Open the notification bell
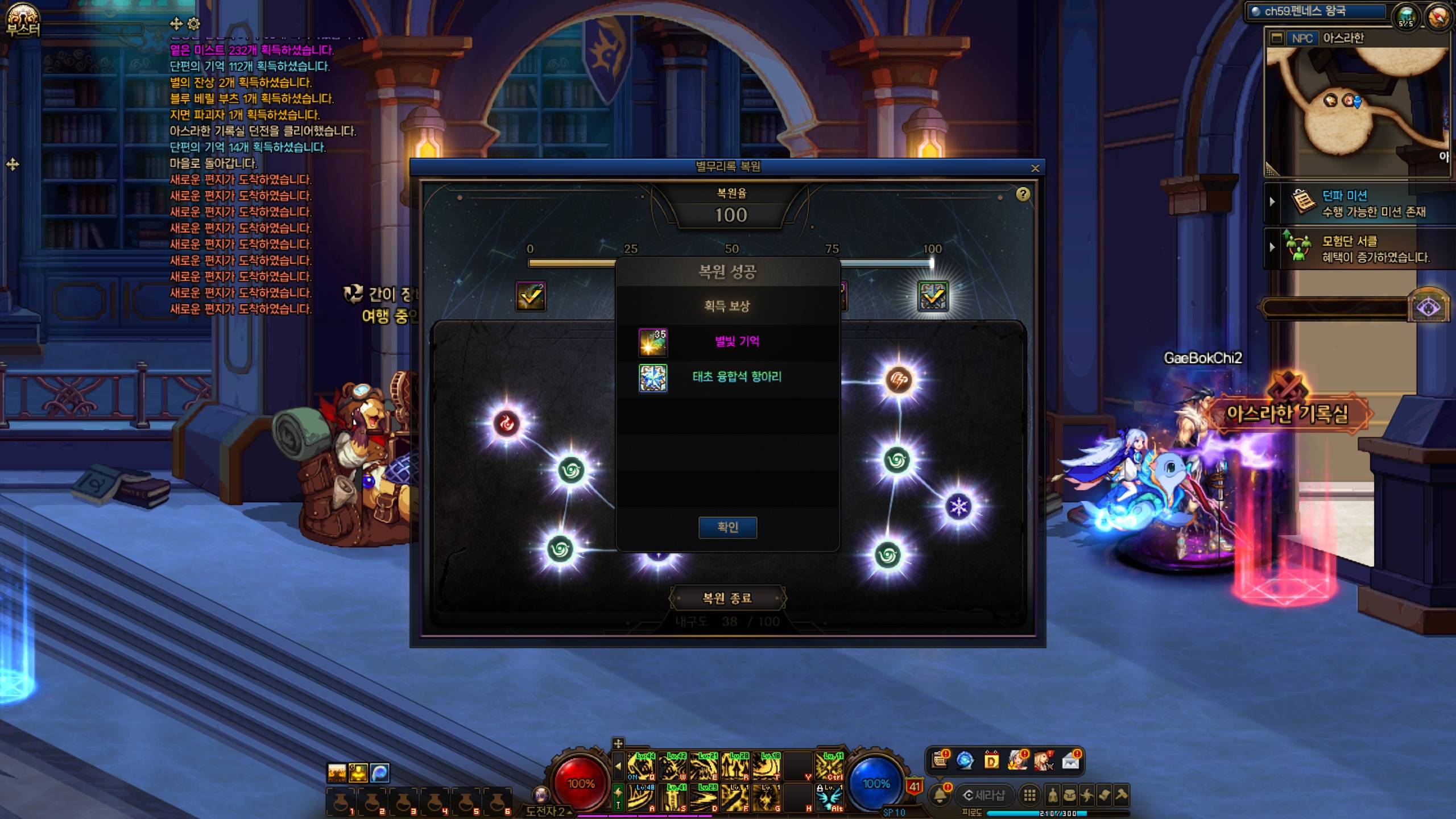 [x=940, y=795]
